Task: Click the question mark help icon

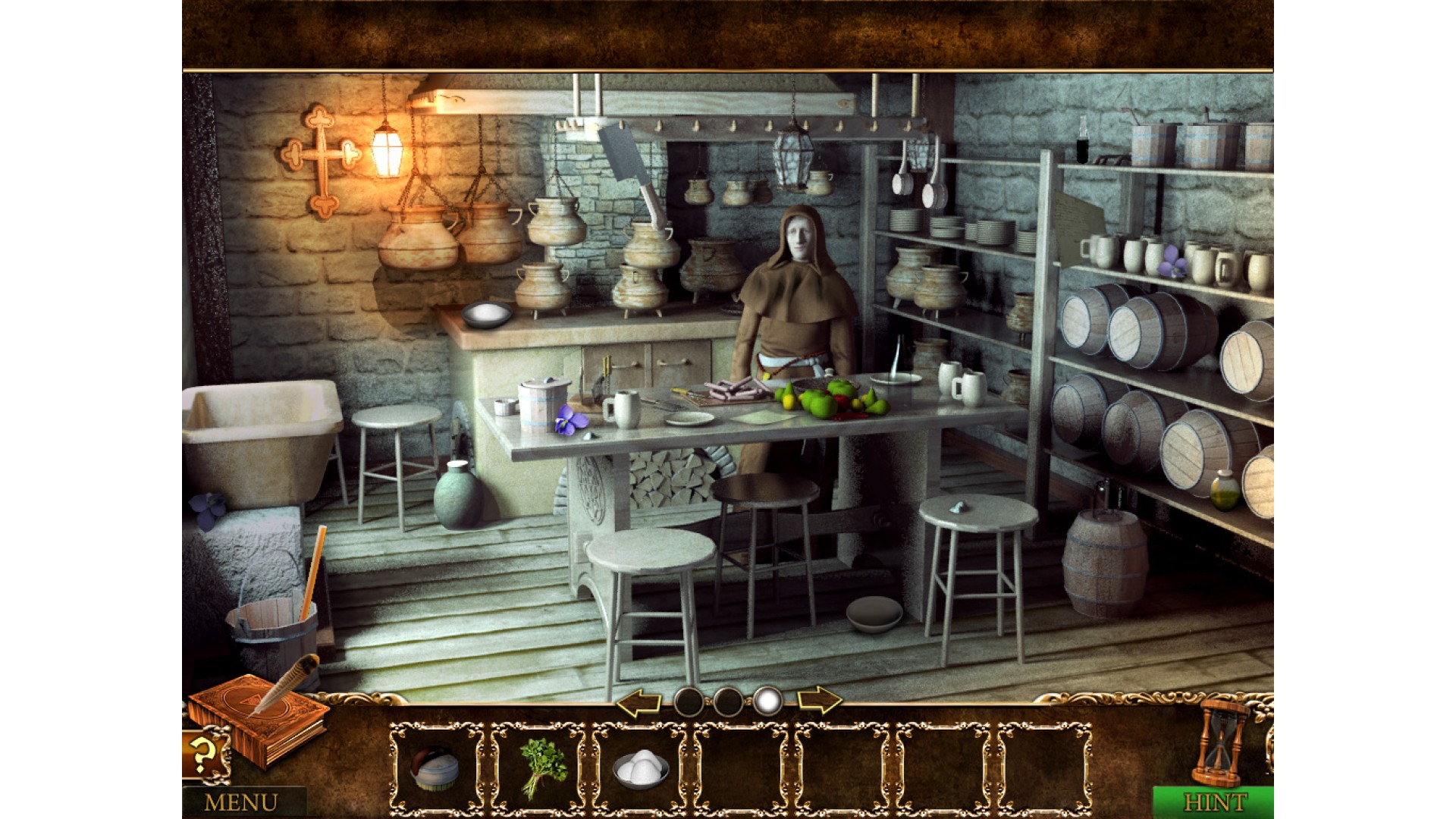Action: pos(202,755)
